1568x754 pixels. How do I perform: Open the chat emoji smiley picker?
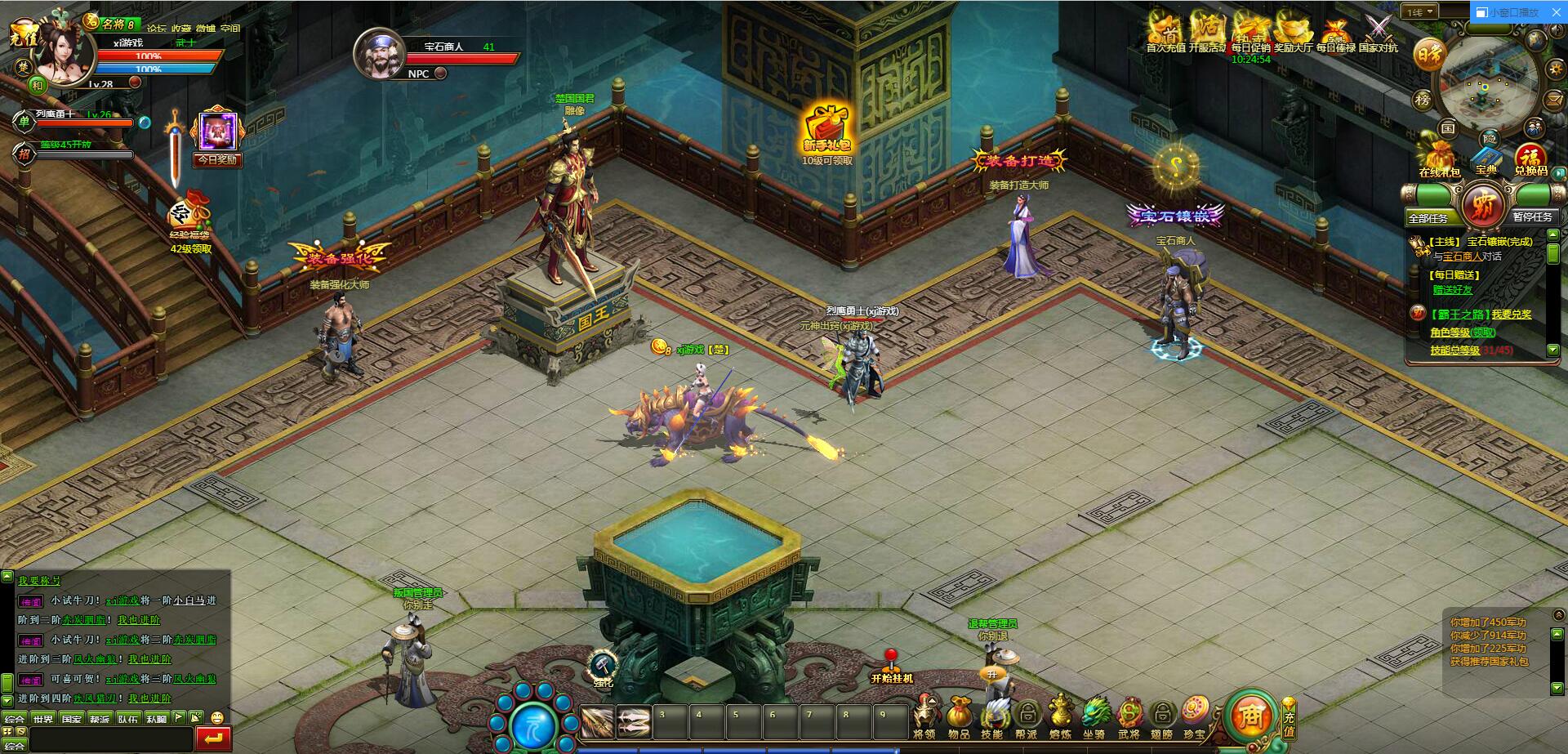tap(216, 718)
